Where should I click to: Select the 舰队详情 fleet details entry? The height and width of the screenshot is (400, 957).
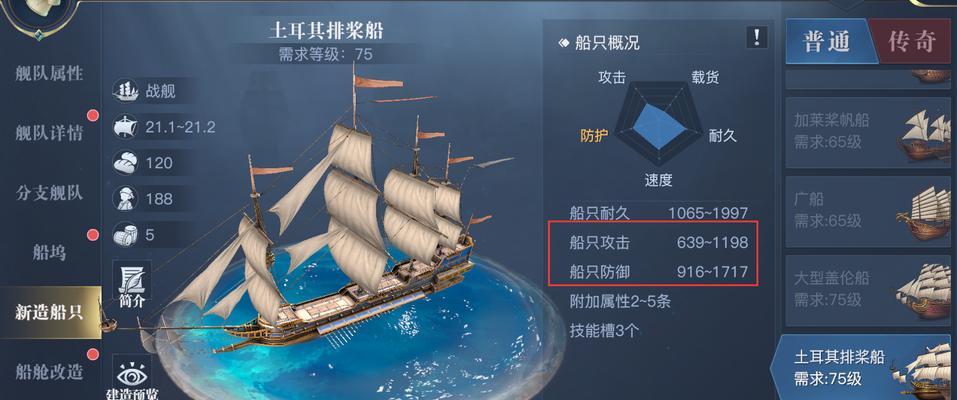48,132
